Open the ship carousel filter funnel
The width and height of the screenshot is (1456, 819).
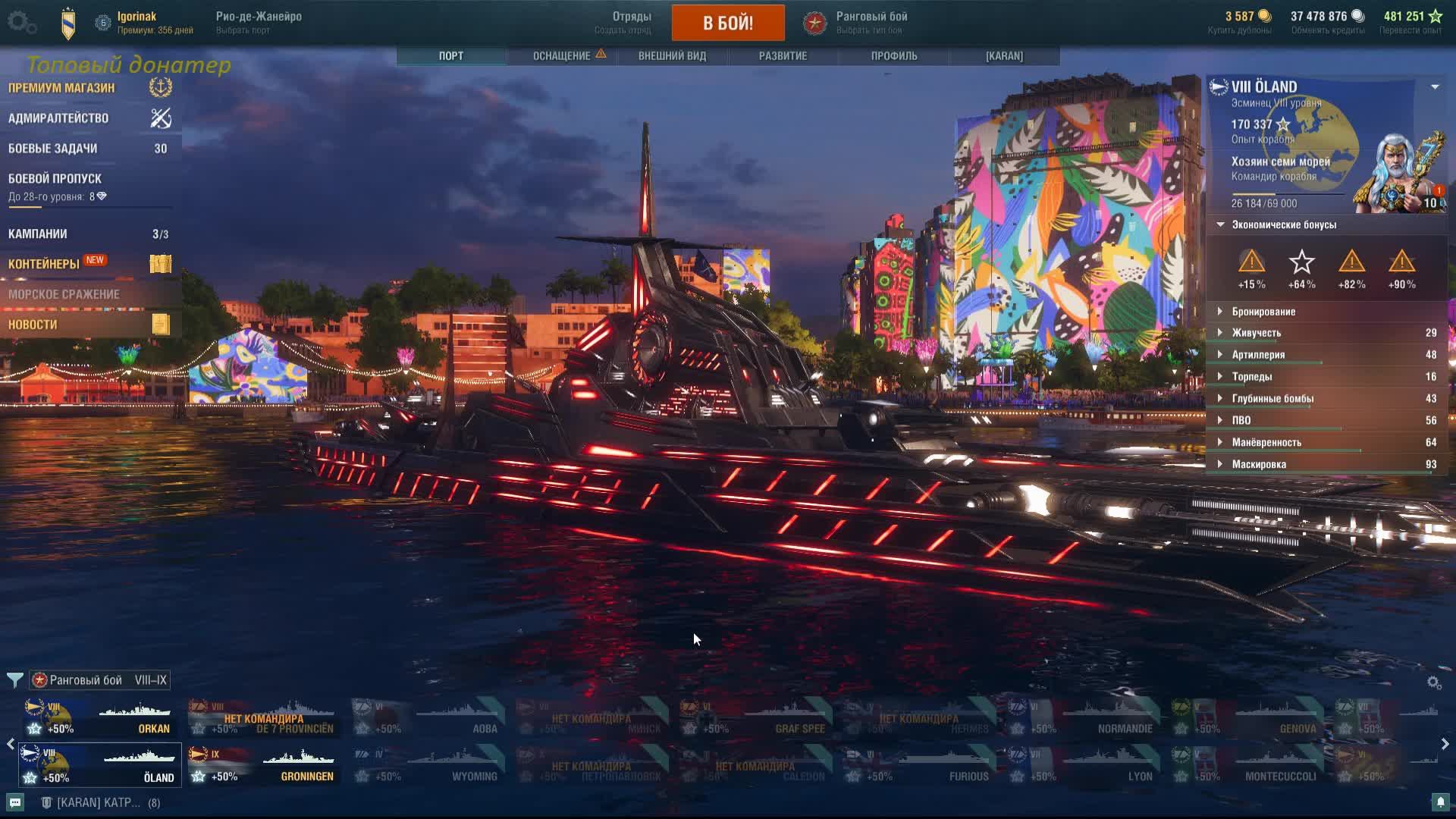pos(14,679)
